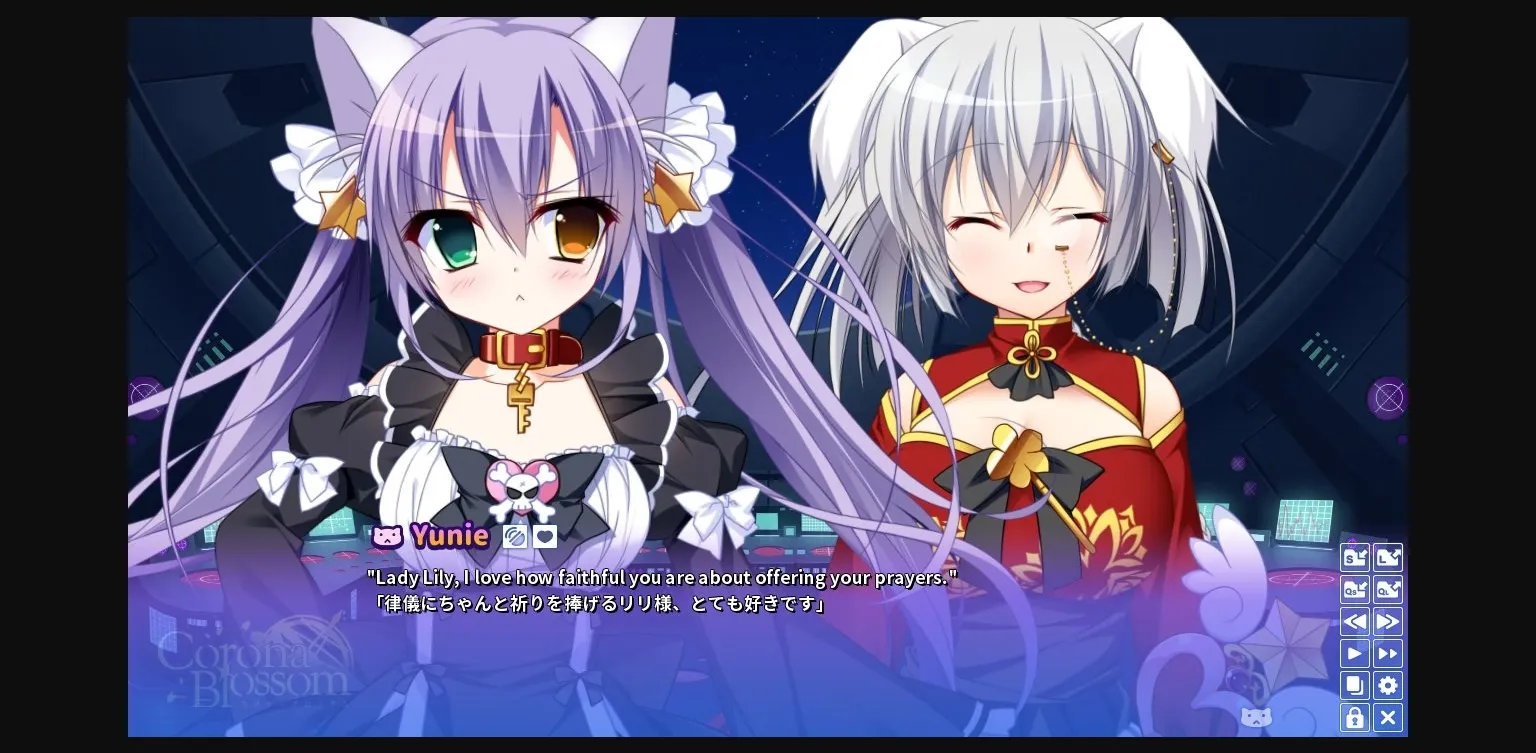The width and height of the screenshot is (1536, 753).
Task: Close the game with the X button
Action: pyautogui.click(x=1388, y=718)
